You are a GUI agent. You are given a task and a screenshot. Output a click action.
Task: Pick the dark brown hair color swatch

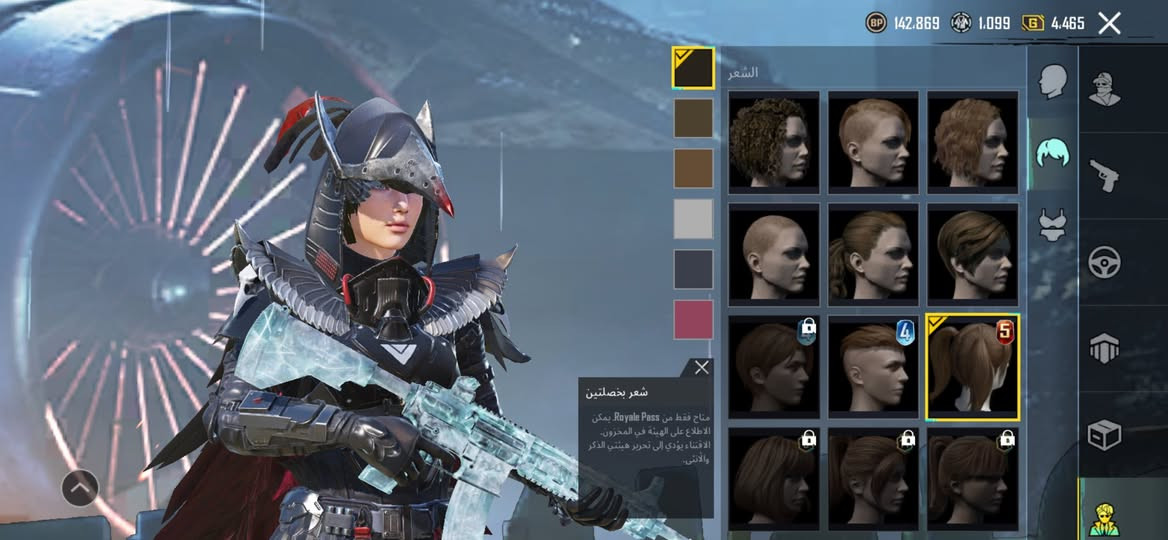point(693,118)
